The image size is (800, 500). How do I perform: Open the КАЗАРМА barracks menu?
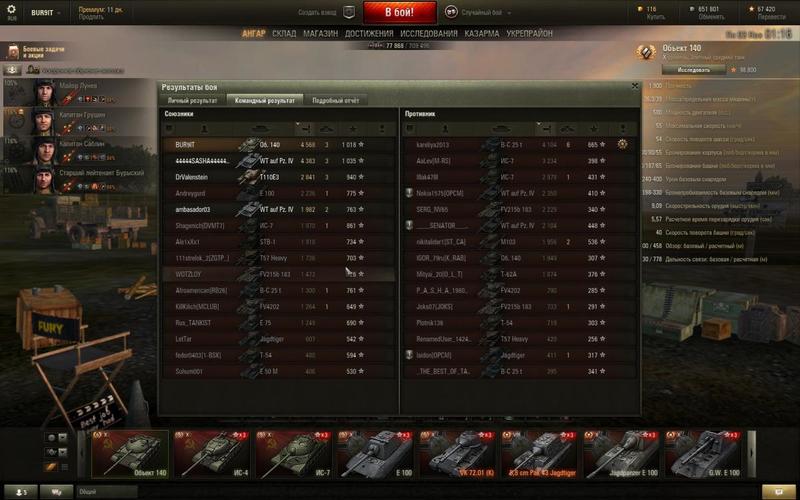click(x=482, y=33)
